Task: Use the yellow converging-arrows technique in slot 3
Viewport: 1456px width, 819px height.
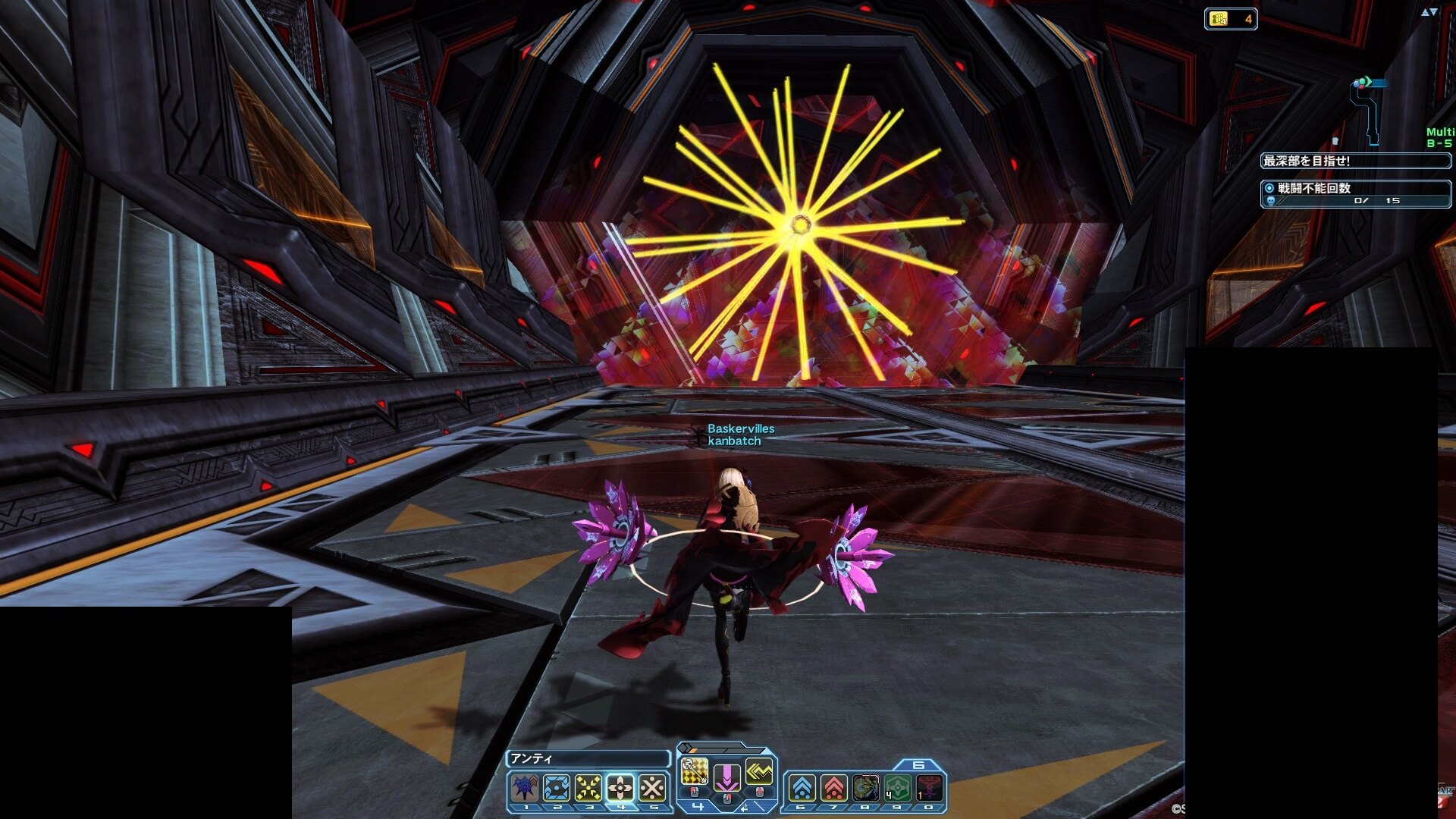Action: click(x=588, y=789)
